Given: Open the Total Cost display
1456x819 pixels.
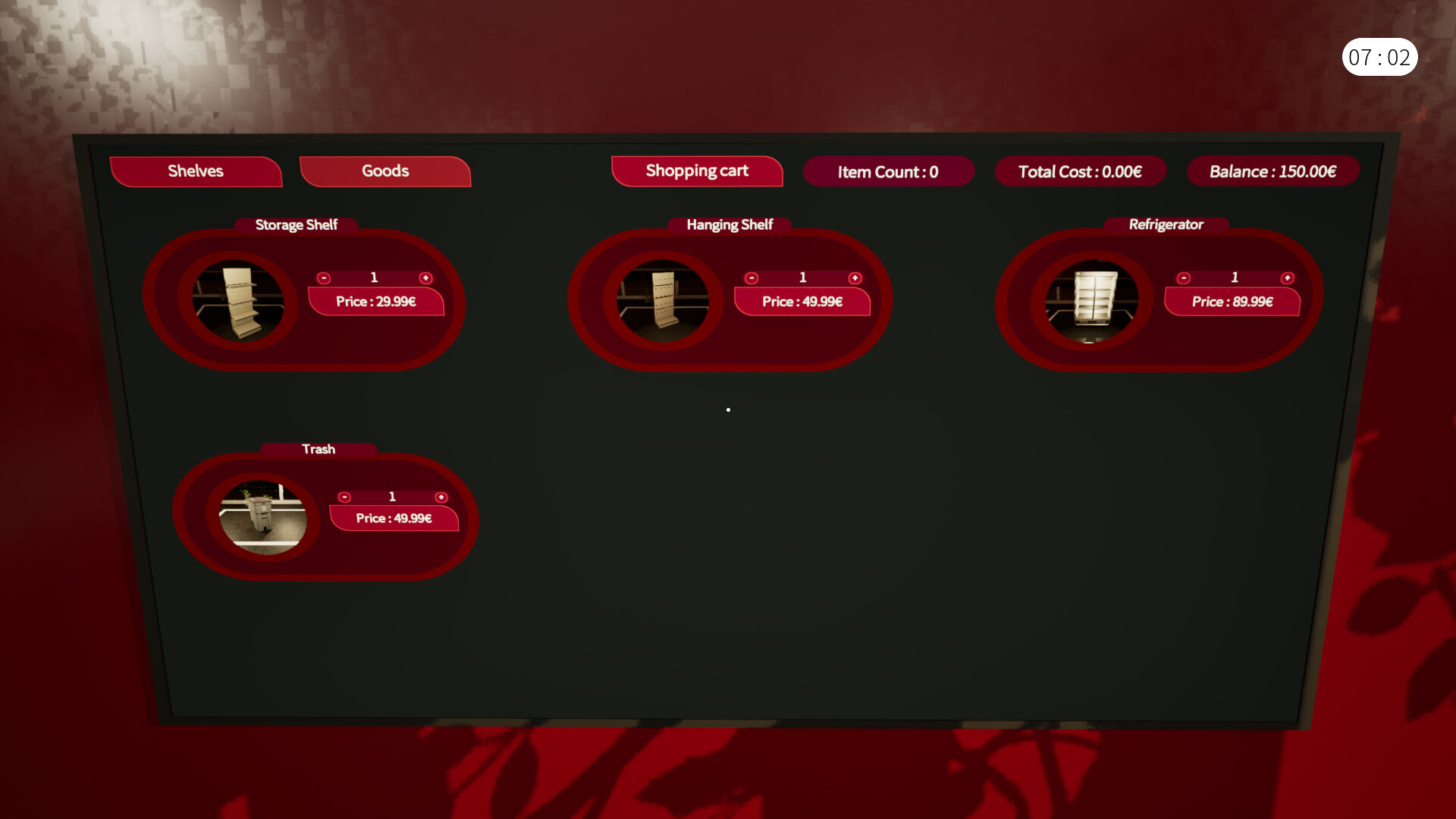Looking at the screenshot, I should (1081, 171).
